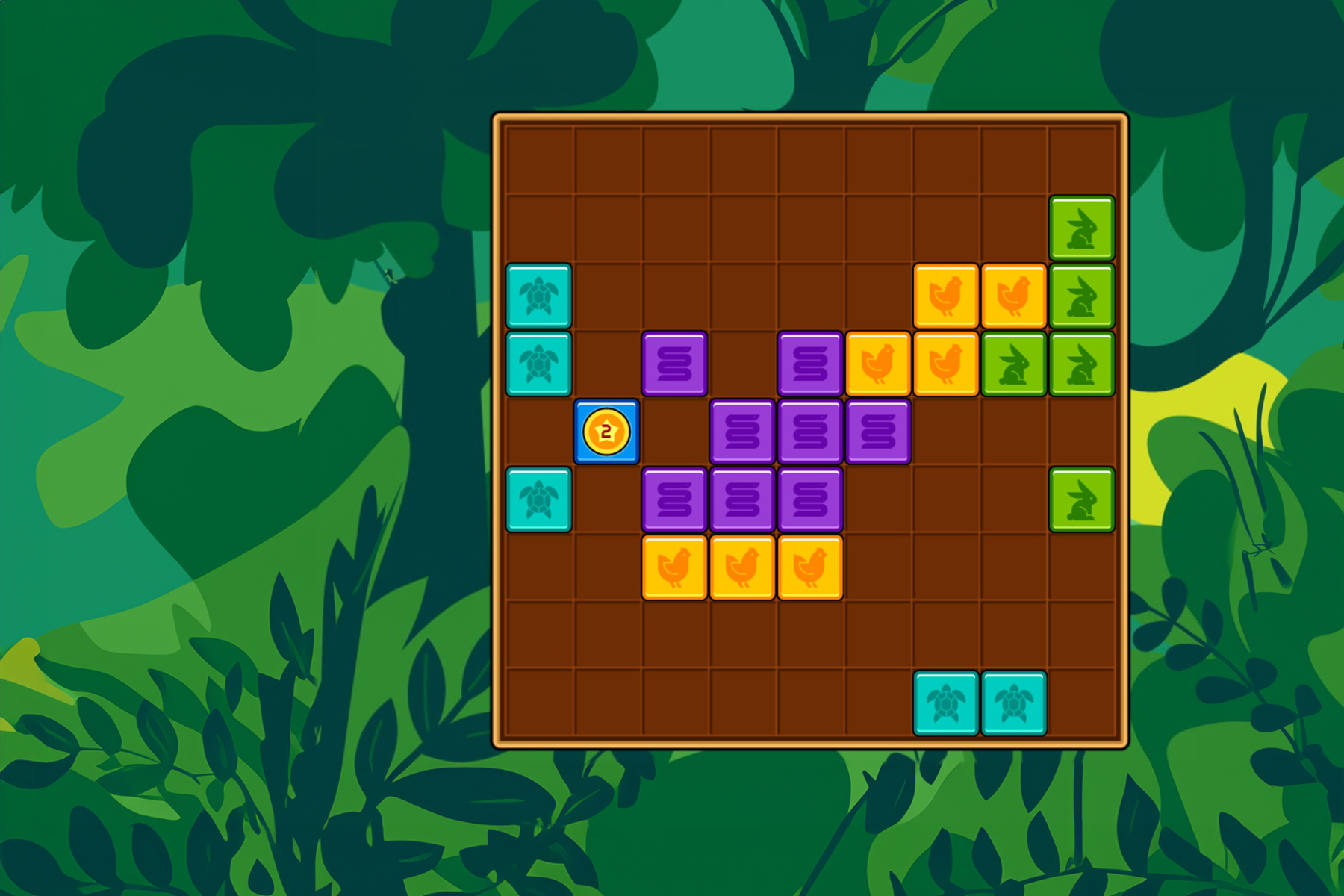Click the rightmost snake tile in the center row
The width and height of the screenshot is (1344, 896).
879,433
